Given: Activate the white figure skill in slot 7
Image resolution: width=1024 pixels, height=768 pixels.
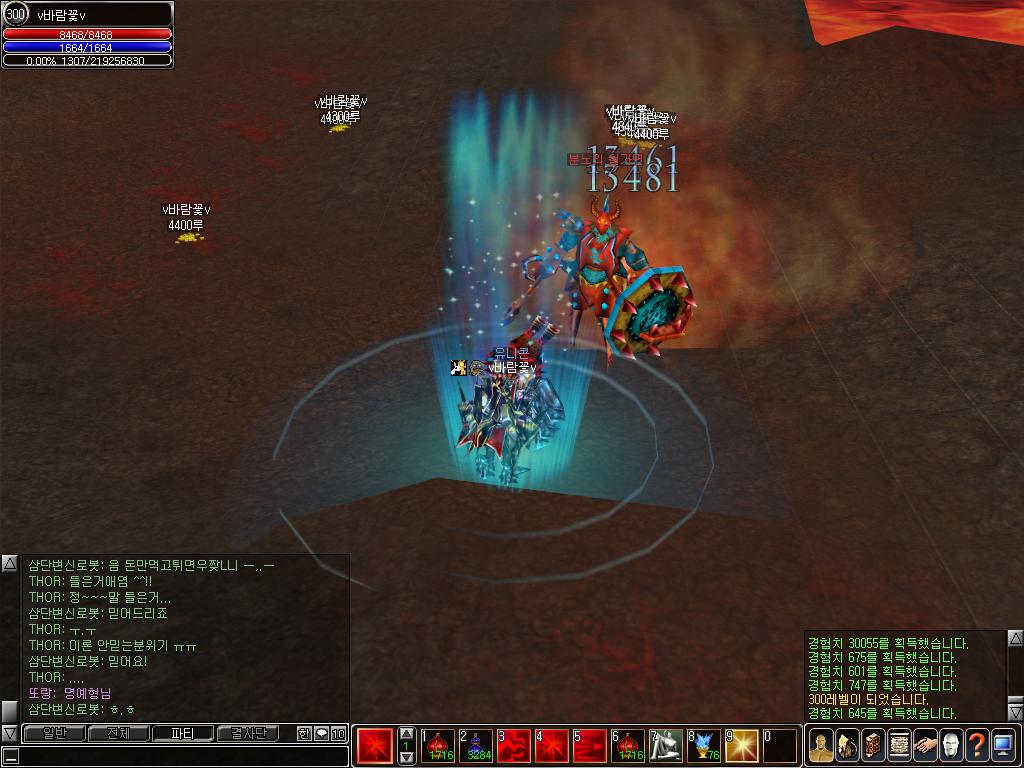Looking at the screenshot, I should (x=666, y=745).
